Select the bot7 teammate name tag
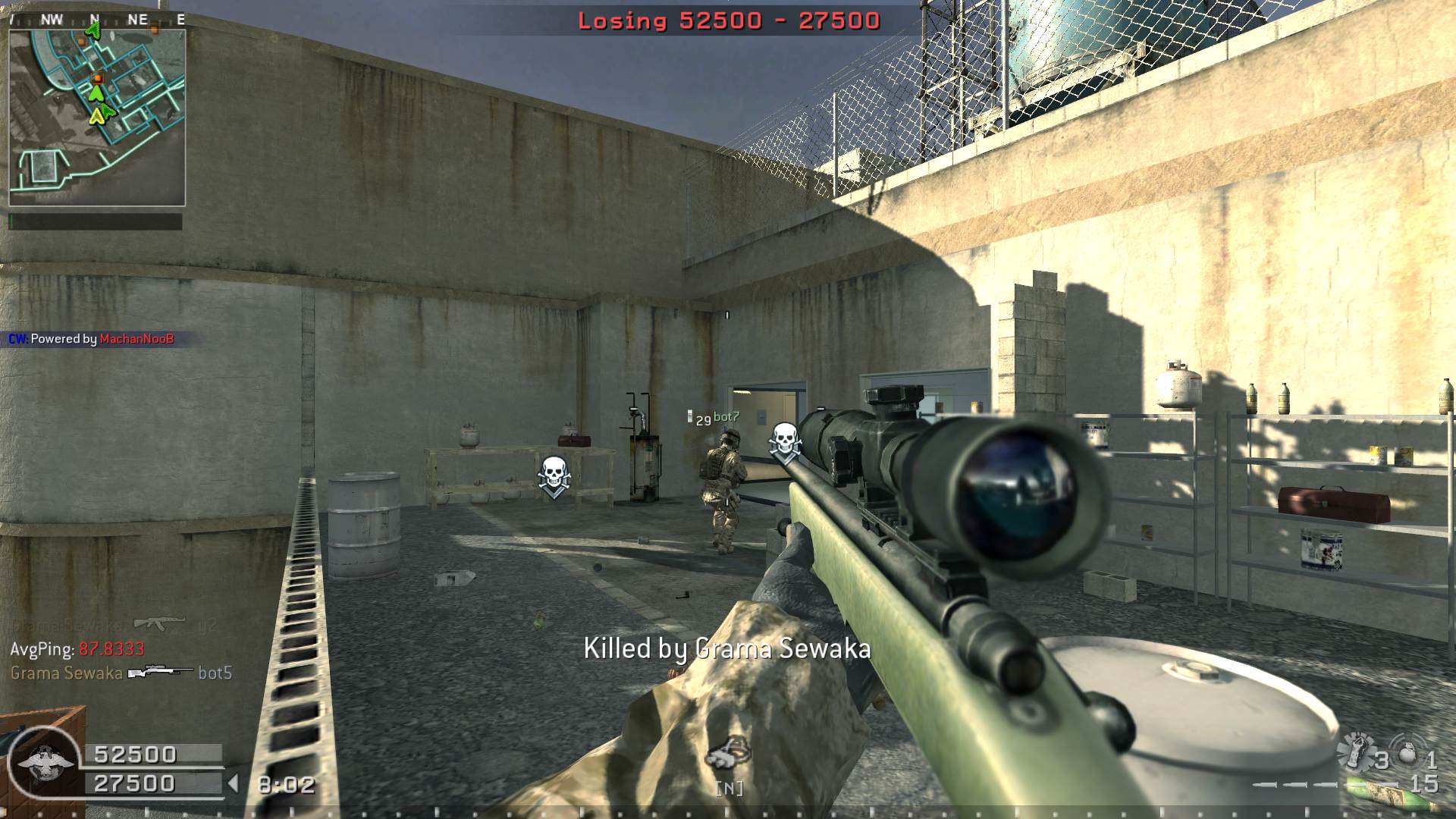 tap(726, 416)
